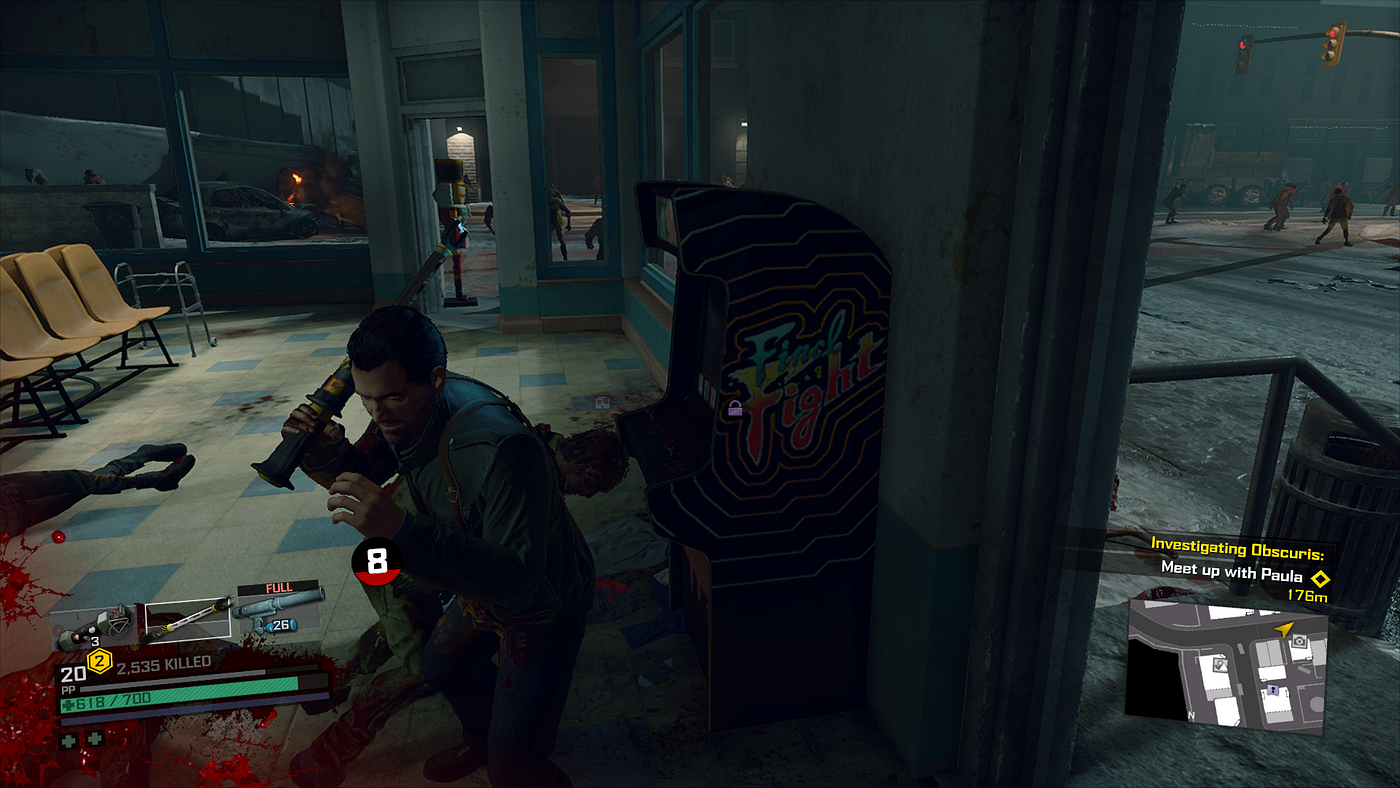Screen dimensions: 1400x788
Task: Click the yellow diamond objective waypoint icon
Action: click(x=1320, y=578)
